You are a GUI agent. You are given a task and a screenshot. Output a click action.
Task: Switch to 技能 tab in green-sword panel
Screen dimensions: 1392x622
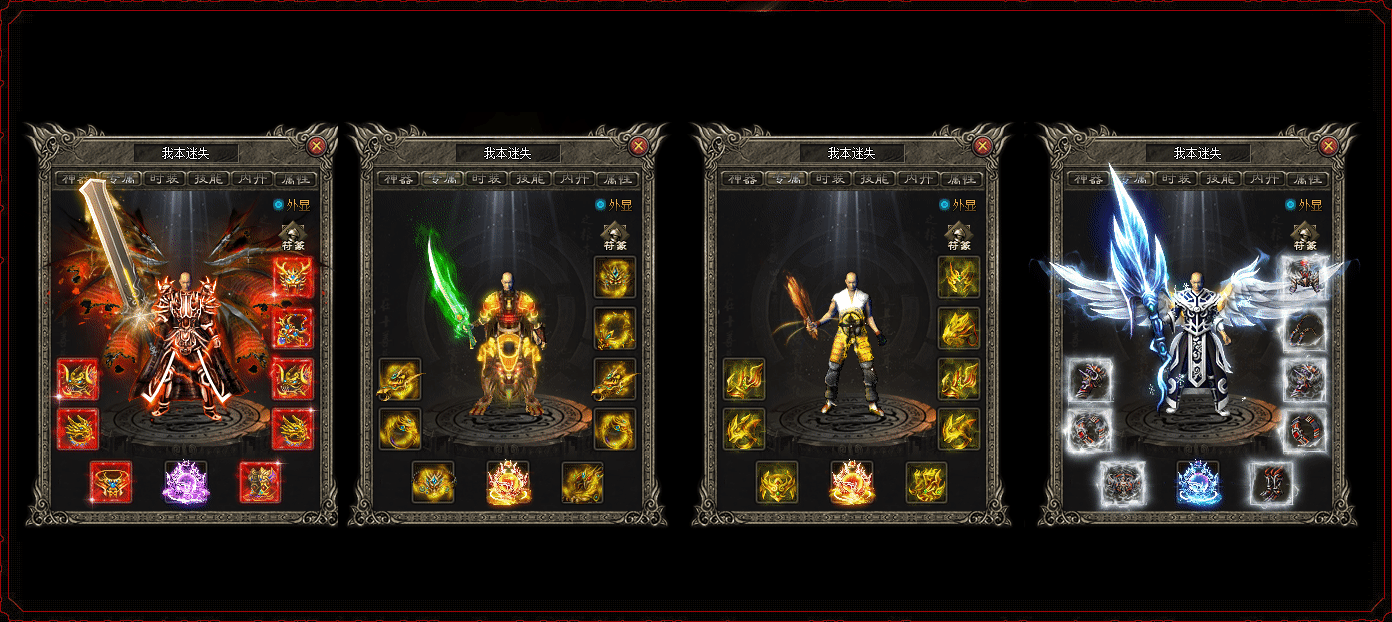[532, 180]
